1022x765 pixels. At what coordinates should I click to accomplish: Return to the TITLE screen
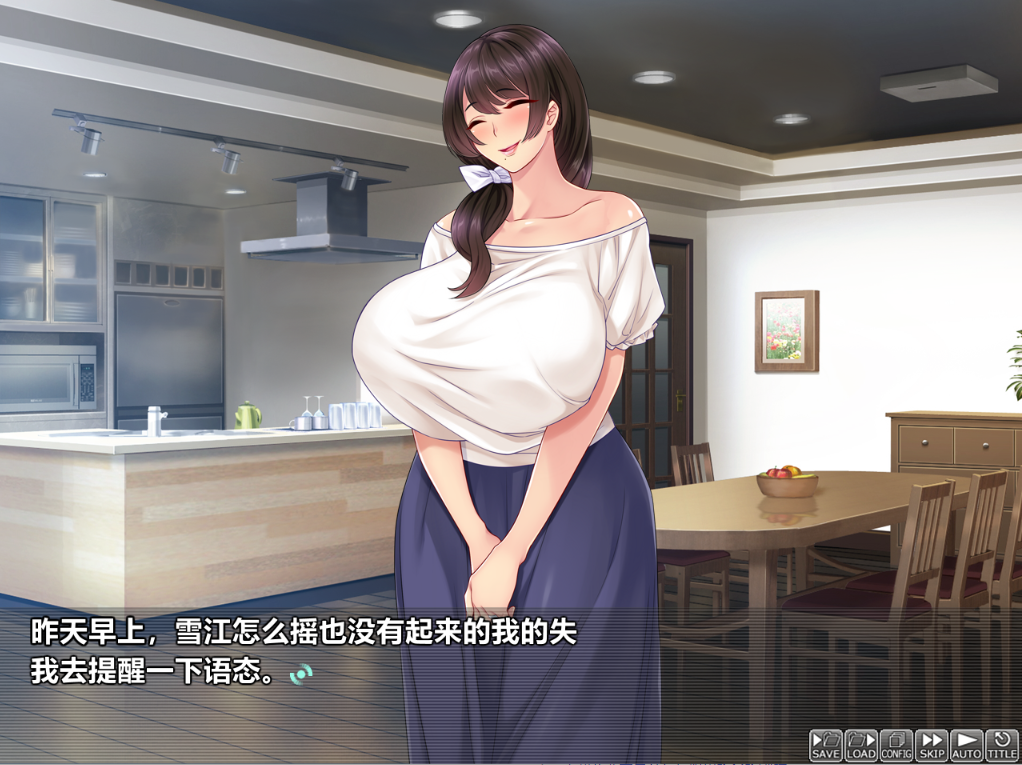click(1001, 745)
